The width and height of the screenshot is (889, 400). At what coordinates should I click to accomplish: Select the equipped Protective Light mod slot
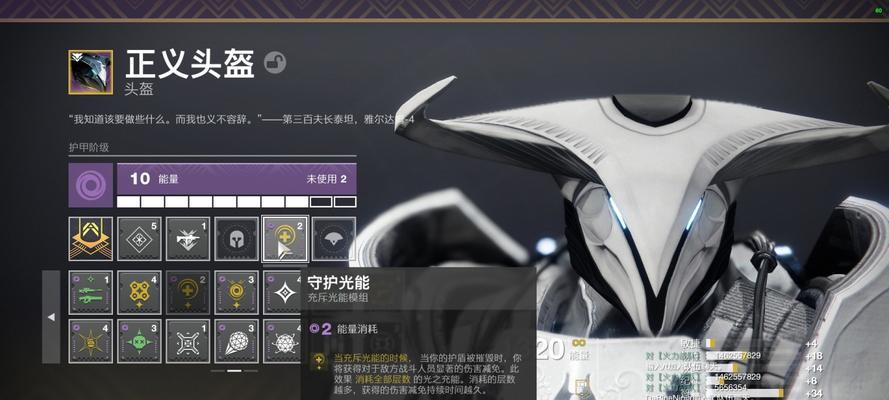(x=284, y=239)
